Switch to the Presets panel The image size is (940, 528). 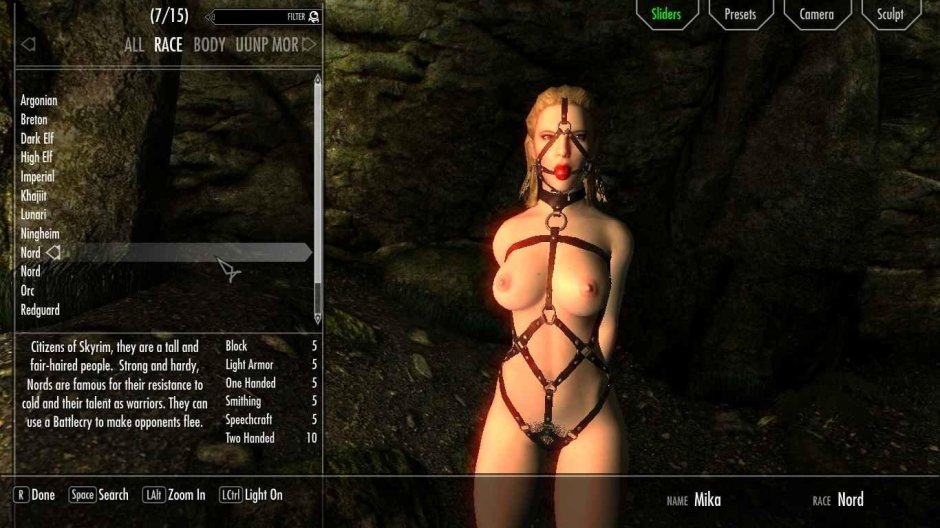(x=741, y=14)
